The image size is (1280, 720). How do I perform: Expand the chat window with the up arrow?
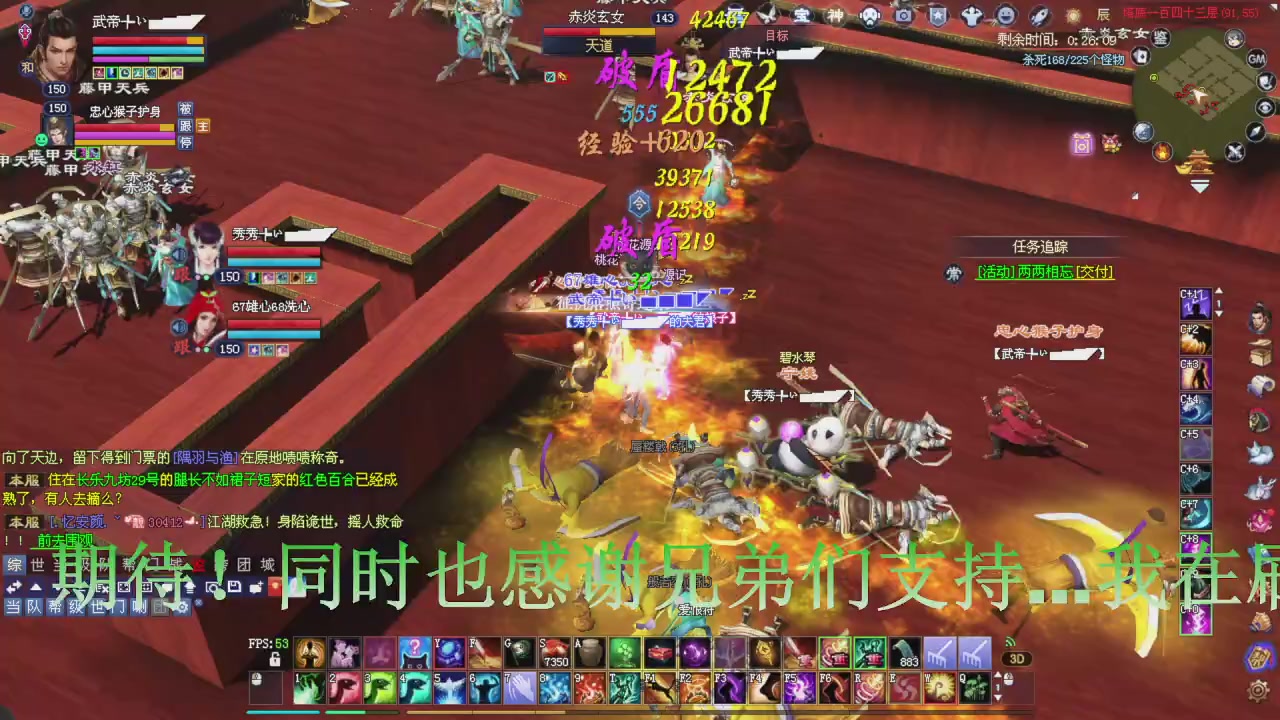point(37,587)
